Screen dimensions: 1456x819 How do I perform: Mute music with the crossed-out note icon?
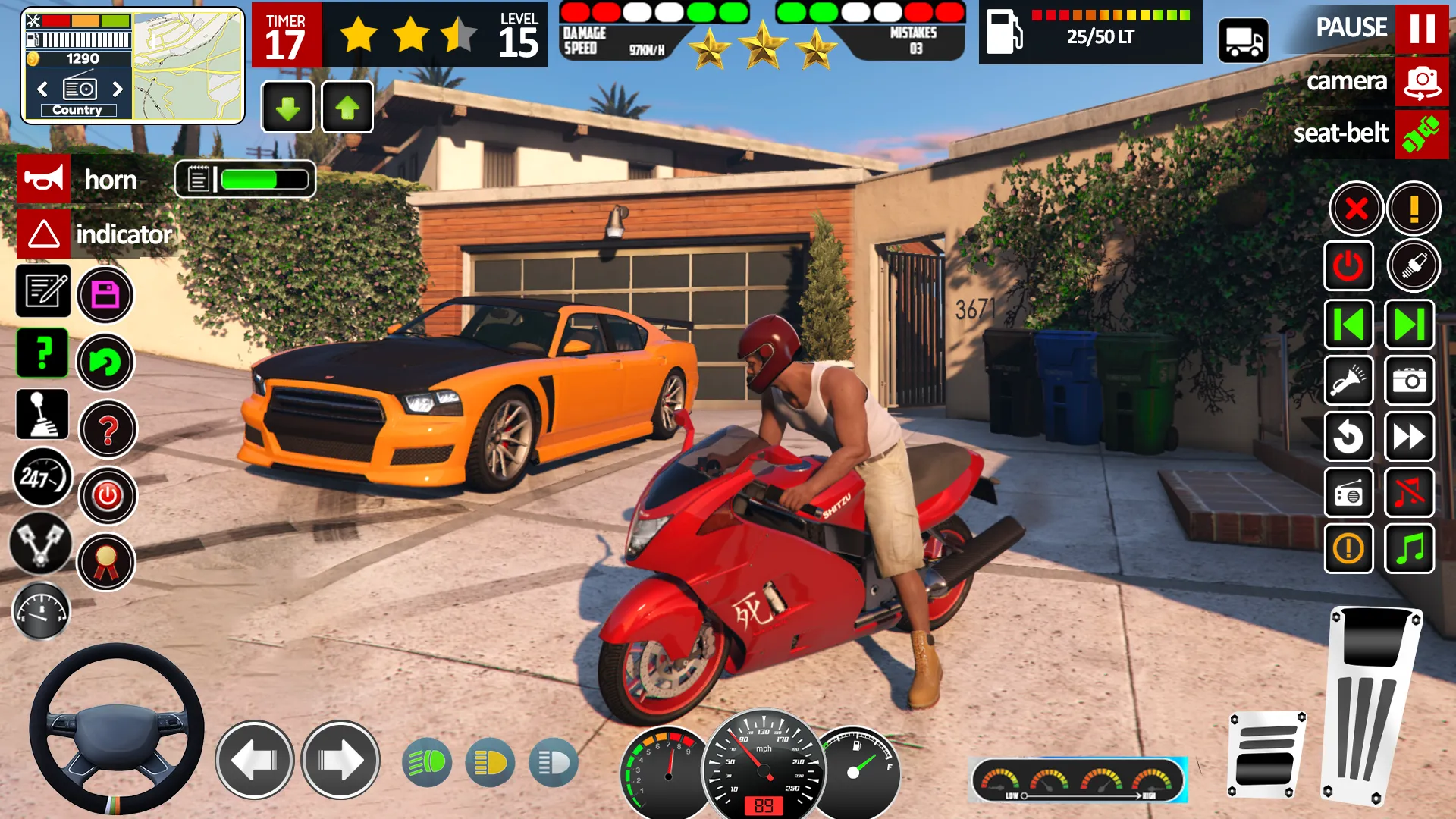point(1410,494)
